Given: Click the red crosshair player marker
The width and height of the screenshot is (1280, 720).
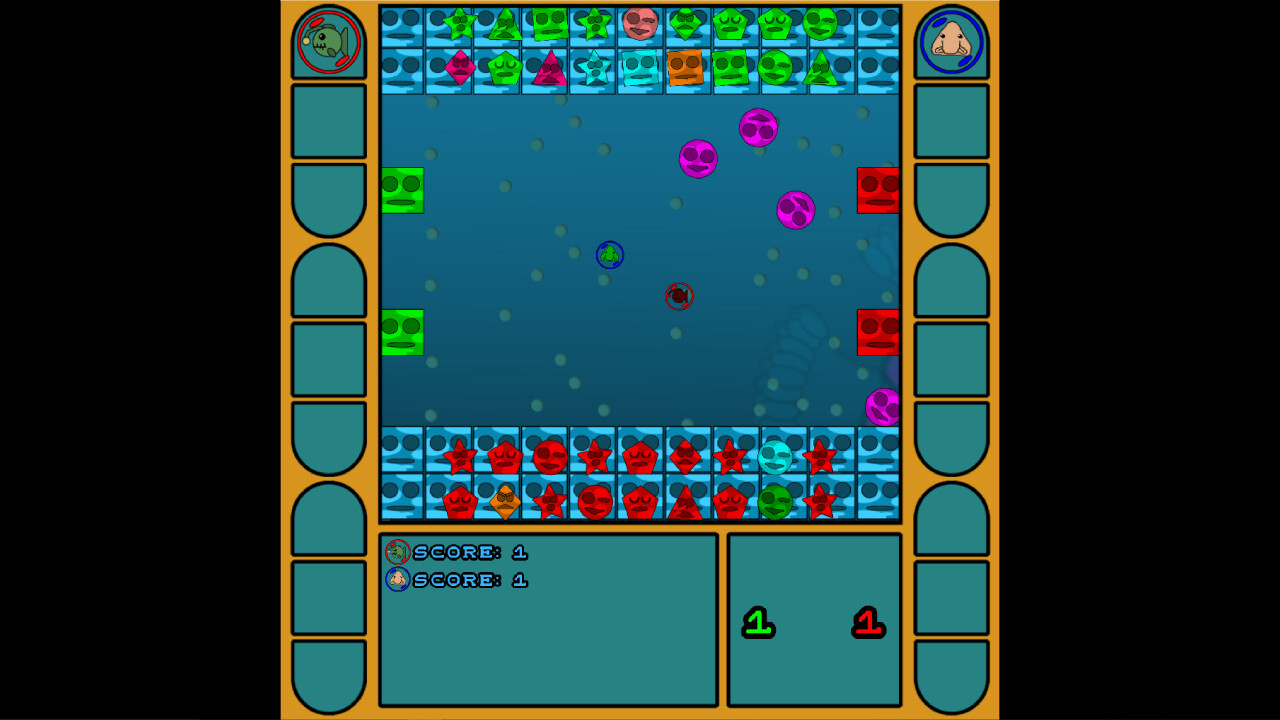Looking at the screenshot, I should coord(678,296).
